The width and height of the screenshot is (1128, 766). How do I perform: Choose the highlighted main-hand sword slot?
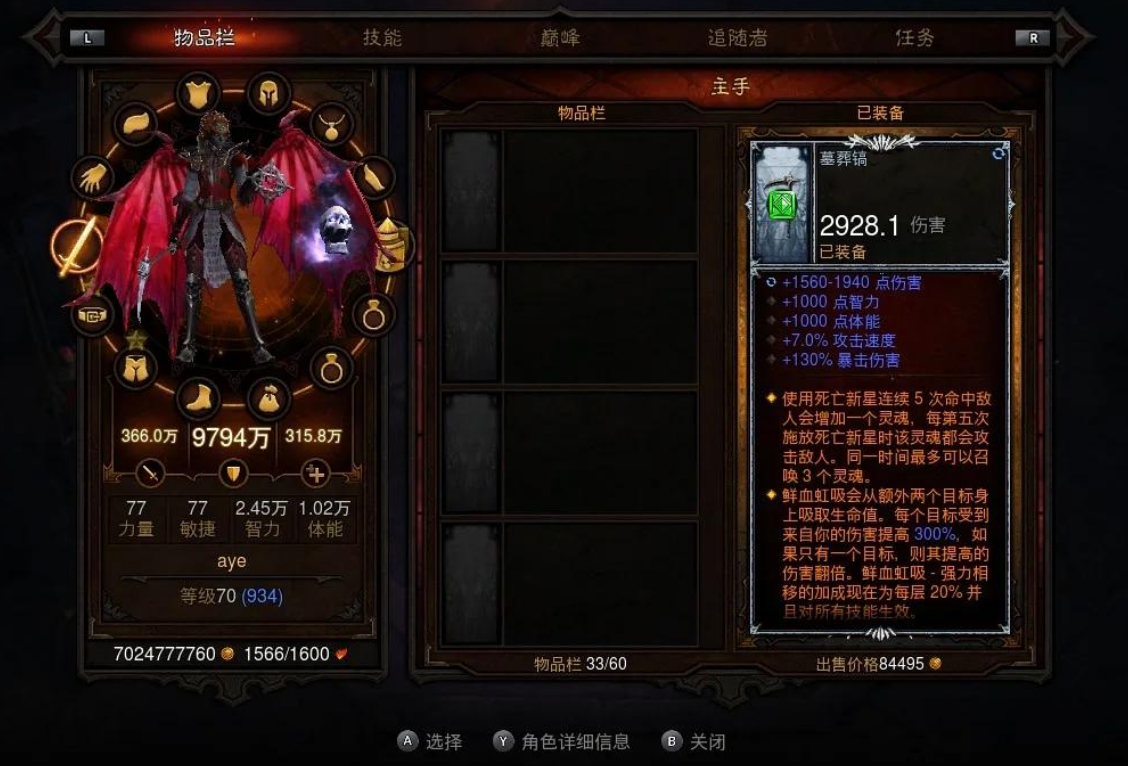pyautogui.click(x=77, y=245)
